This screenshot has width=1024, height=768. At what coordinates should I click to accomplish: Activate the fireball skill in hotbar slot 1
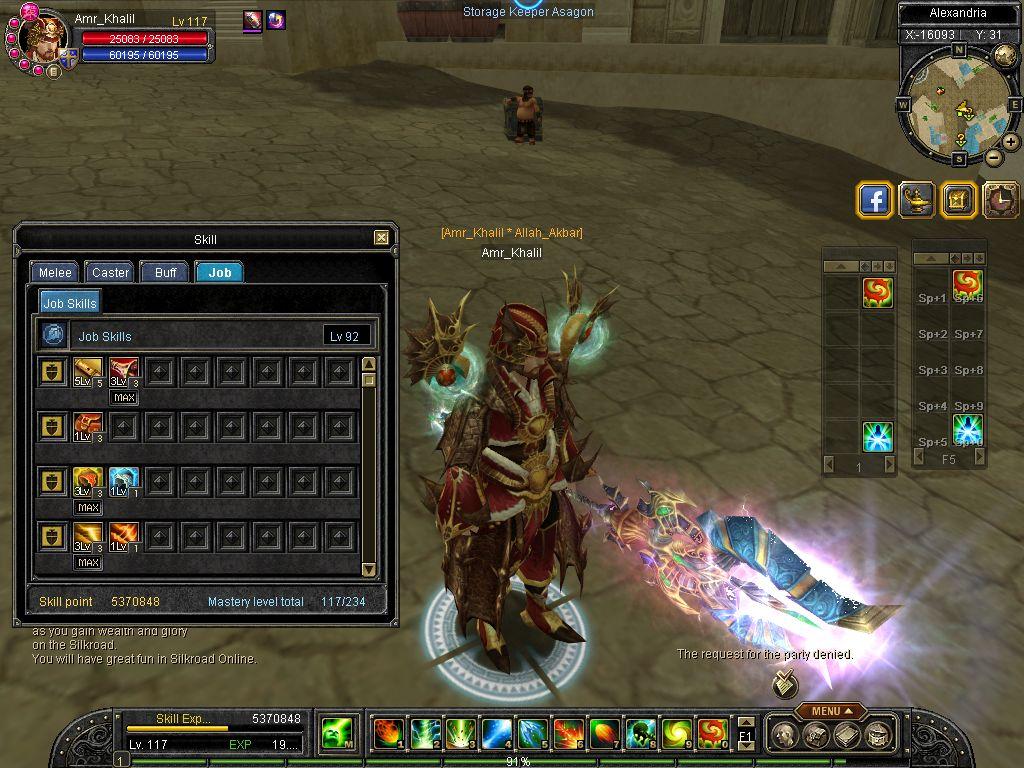tap(388, 734)
